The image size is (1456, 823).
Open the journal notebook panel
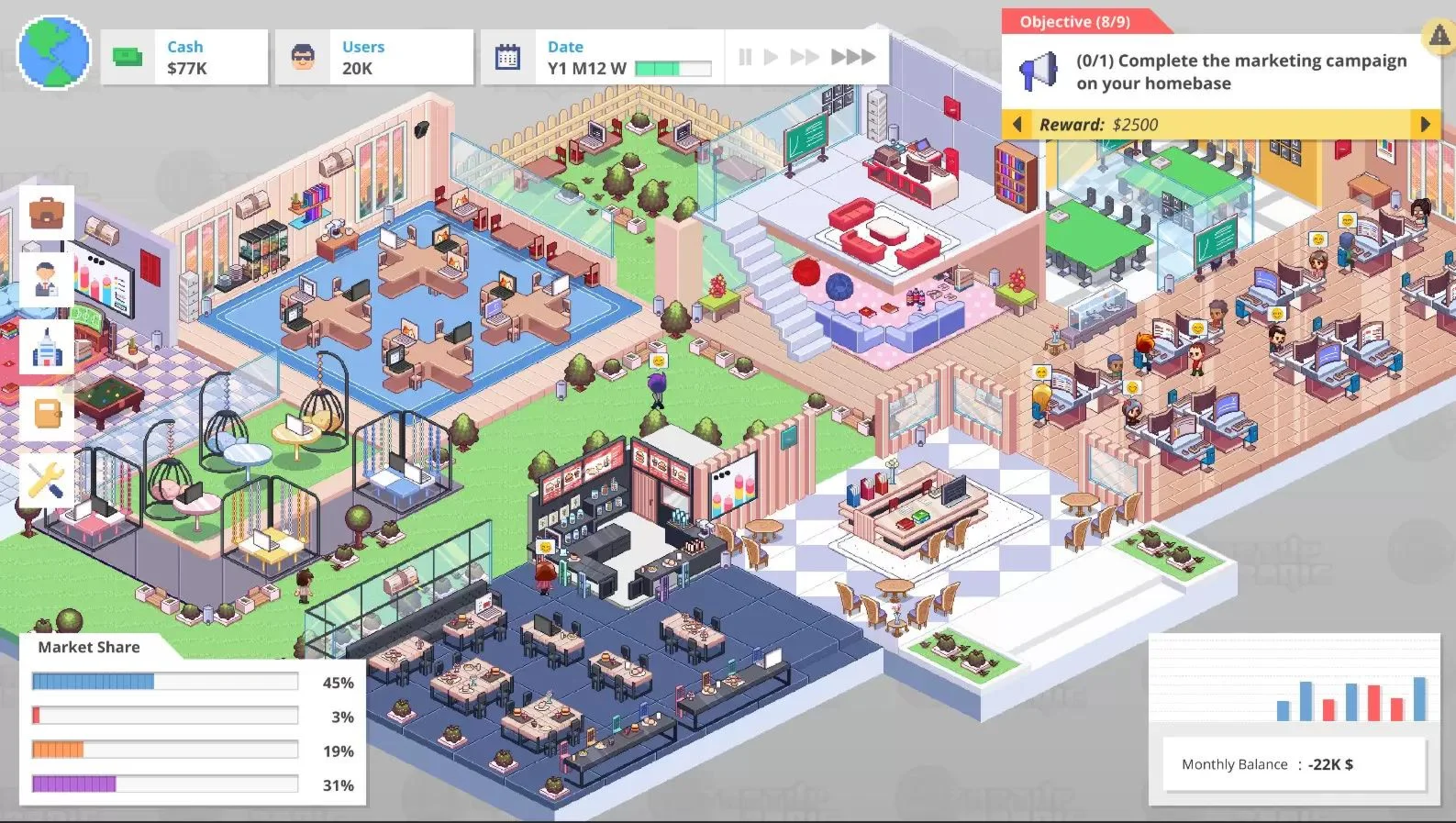pos(47,414)
